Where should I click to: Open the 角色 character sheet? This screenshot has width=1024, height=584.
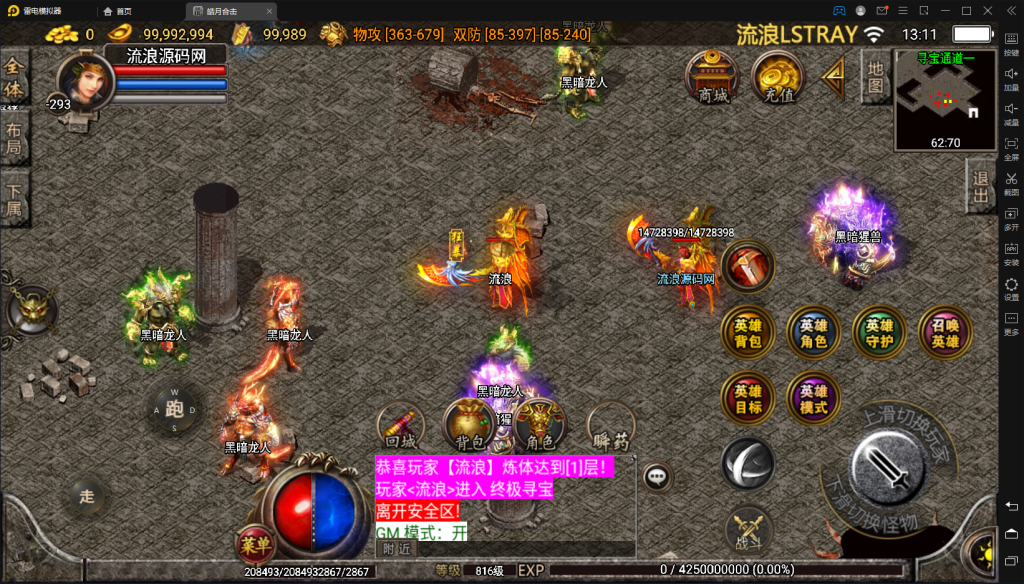click(540, 428)
